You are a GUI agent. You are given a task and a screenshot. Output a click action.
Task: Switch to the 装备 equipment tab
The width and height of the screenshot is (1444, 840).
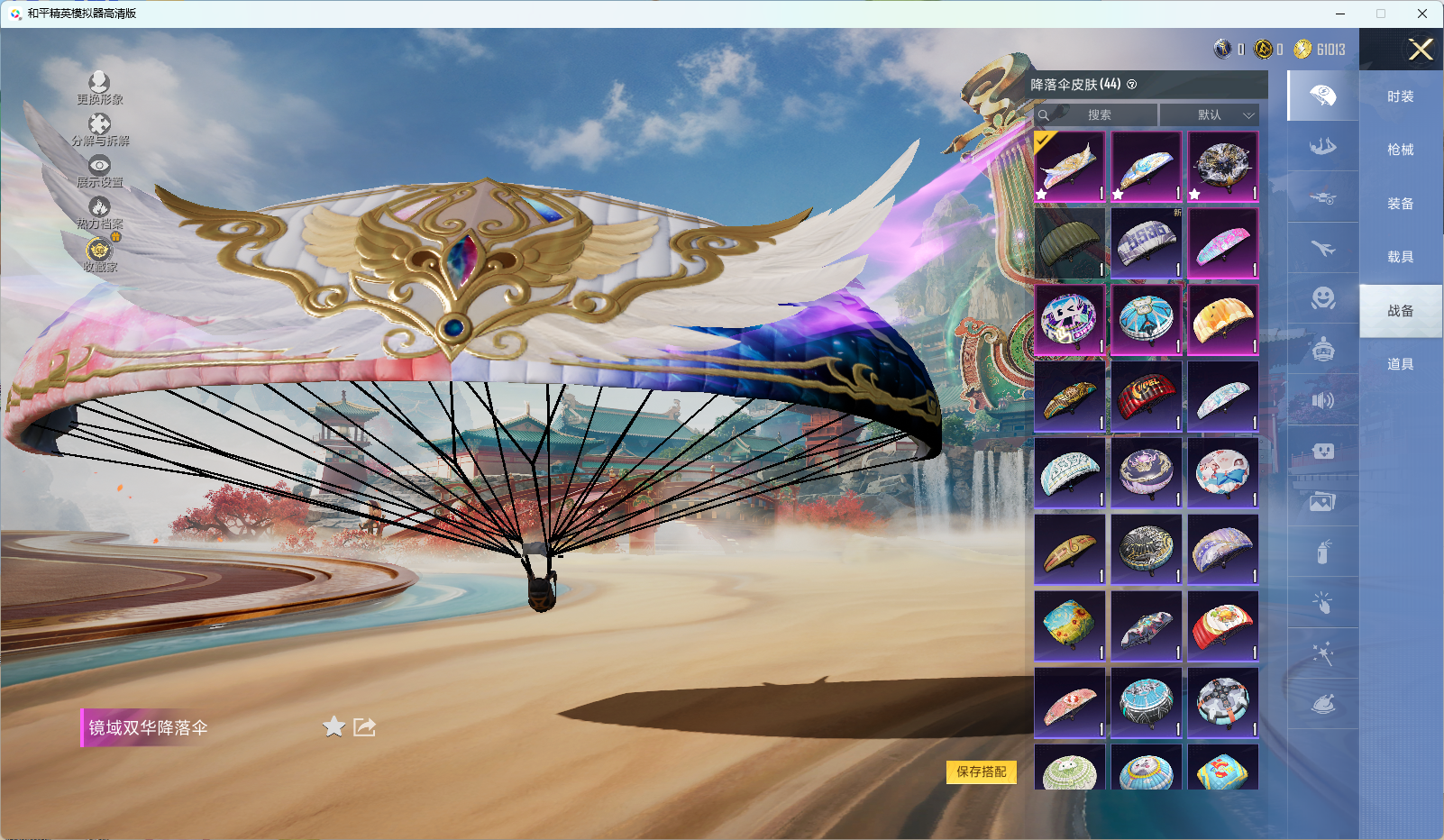(x=1400, y=204)
